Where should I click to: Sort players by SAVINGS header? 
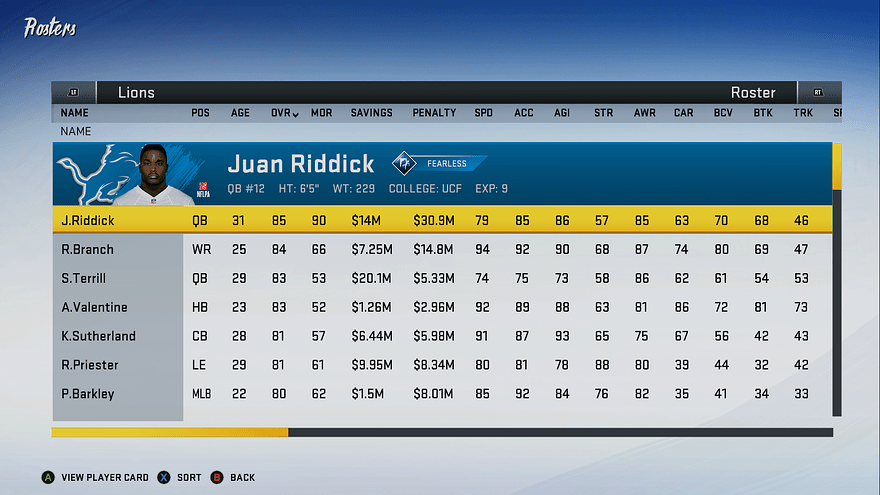click(x=371, y=113)
